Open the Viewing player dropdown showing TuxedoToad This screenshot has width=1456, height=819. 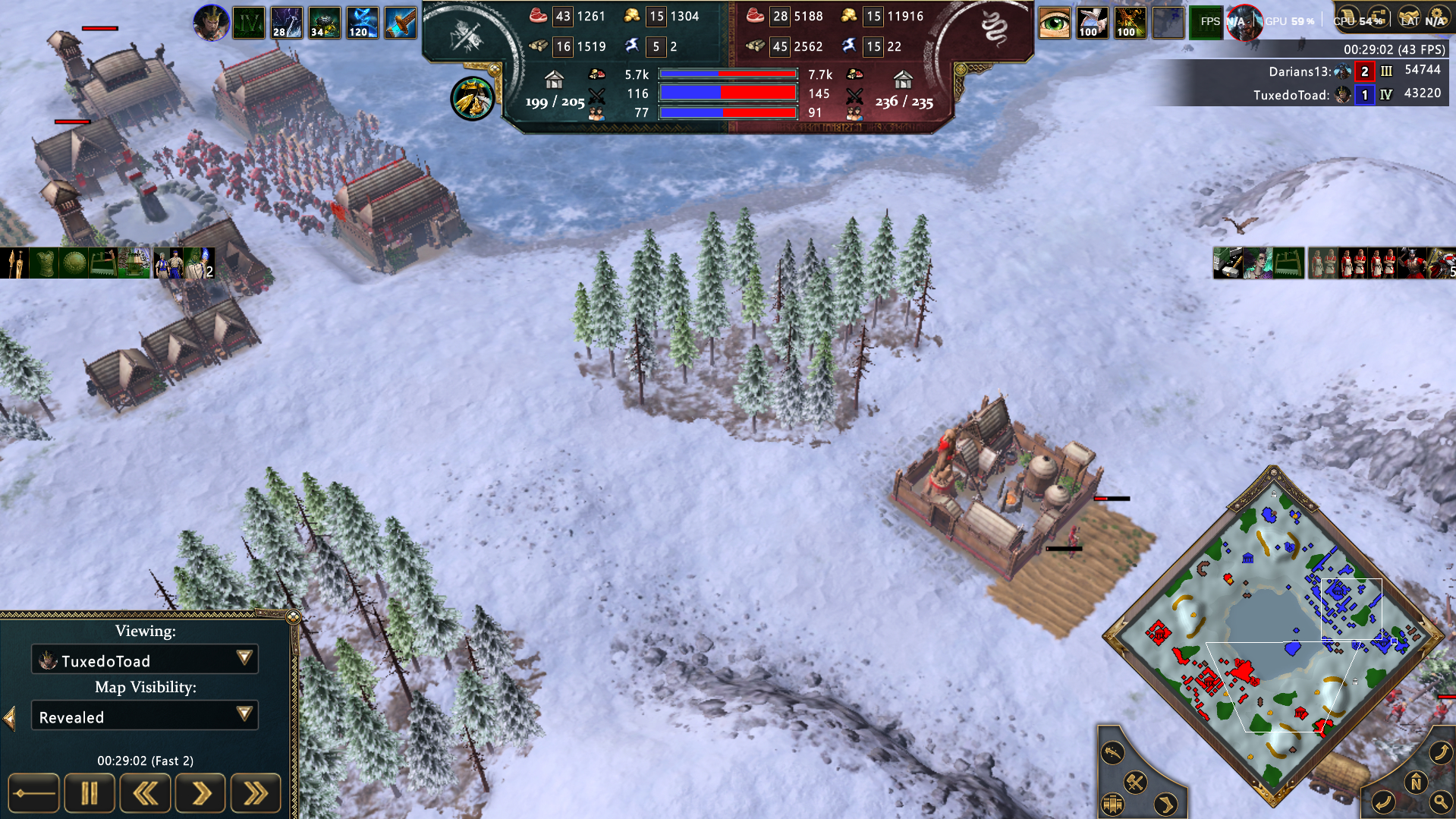(x=145, y=660)
